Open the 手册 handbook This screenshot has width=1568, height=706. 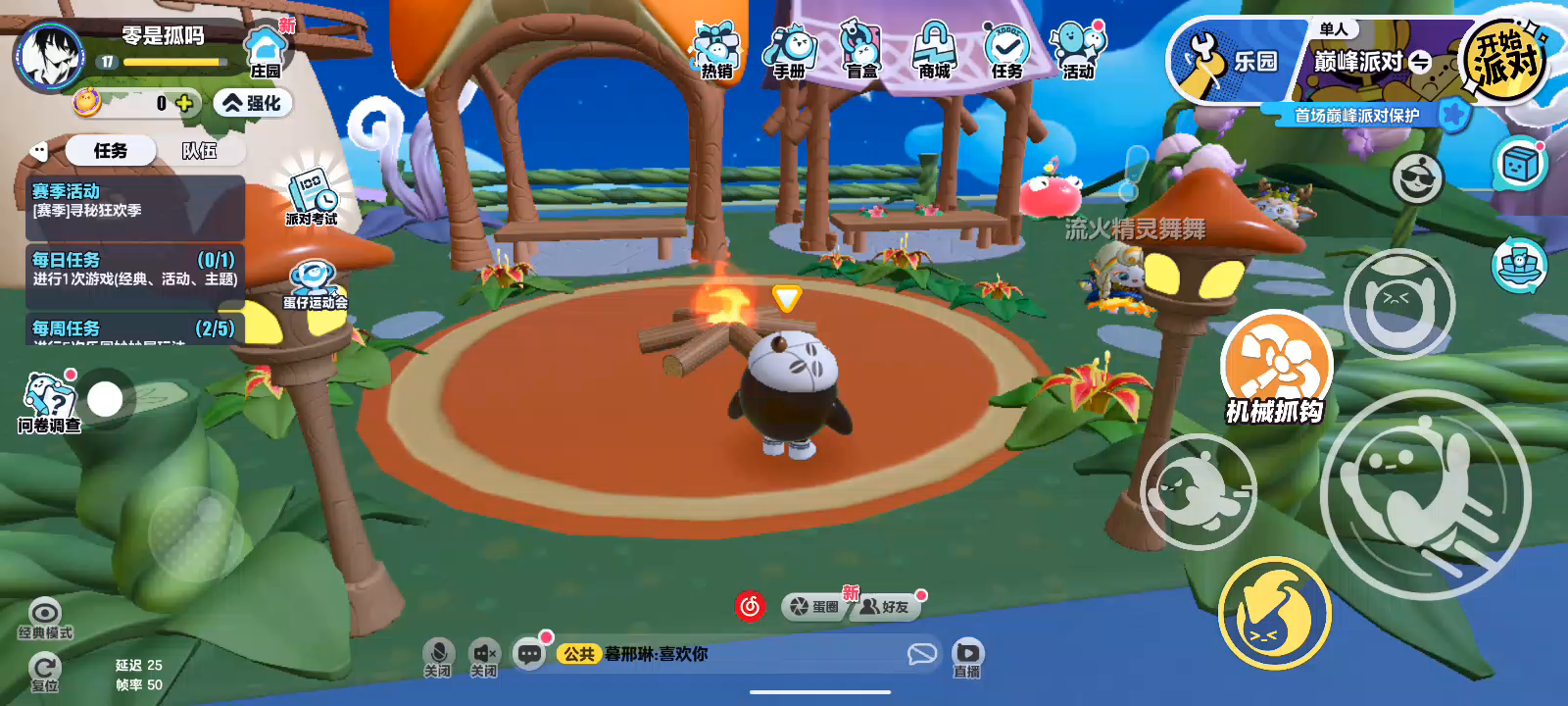[790, 52]
